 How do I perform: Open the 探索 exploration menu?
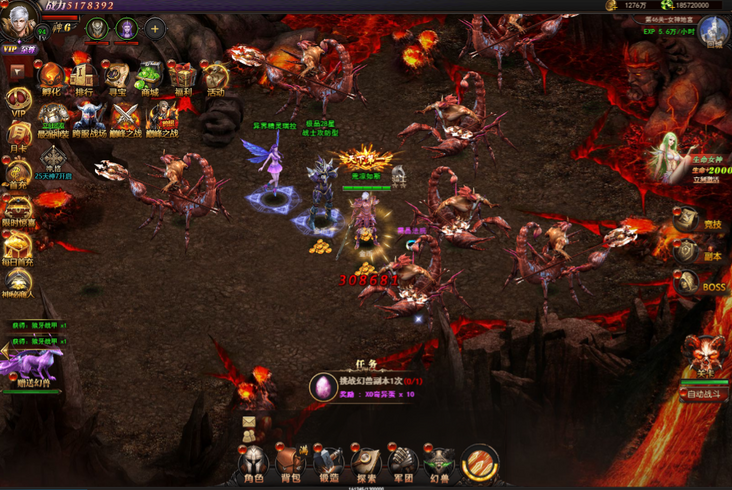click(x=366, y=463)
